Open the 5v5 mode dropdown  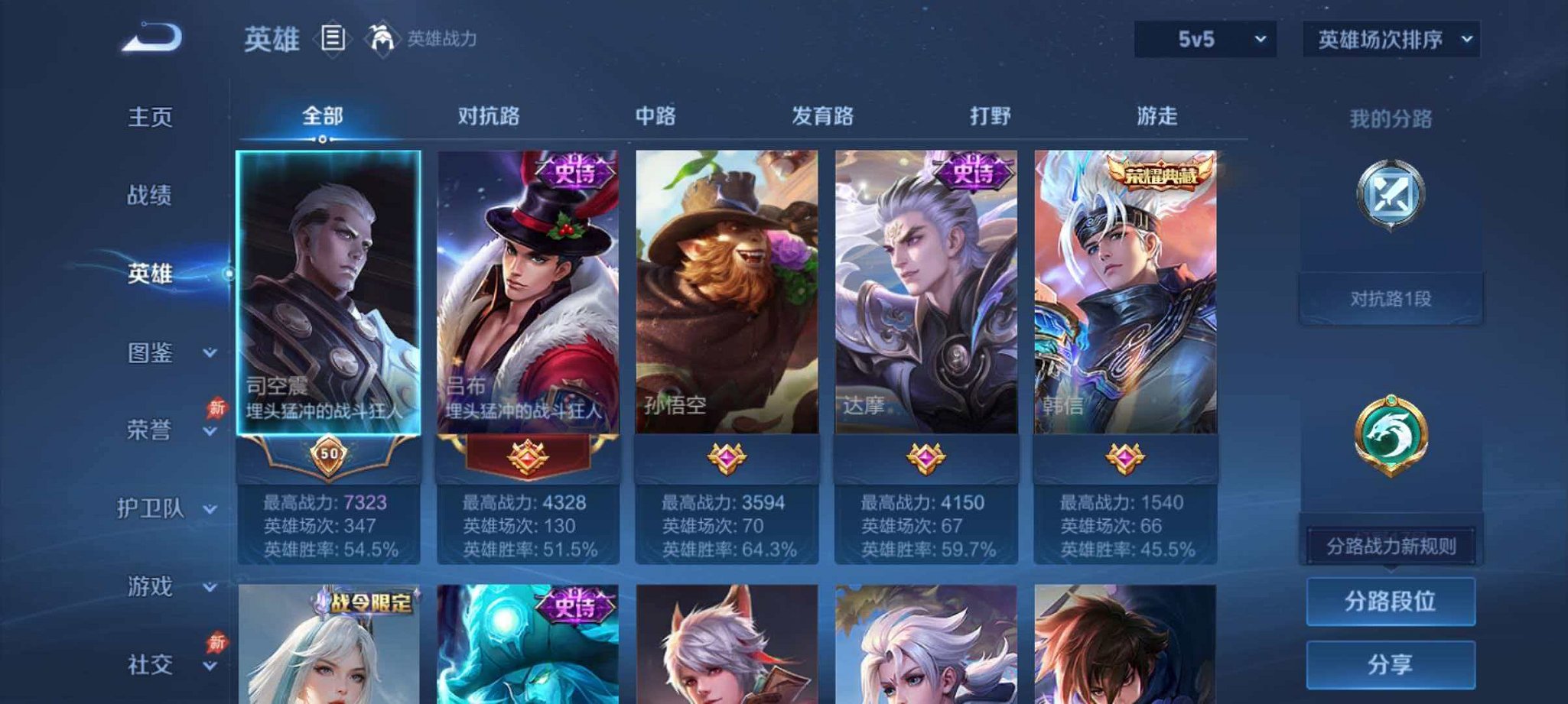point(1203,37)
